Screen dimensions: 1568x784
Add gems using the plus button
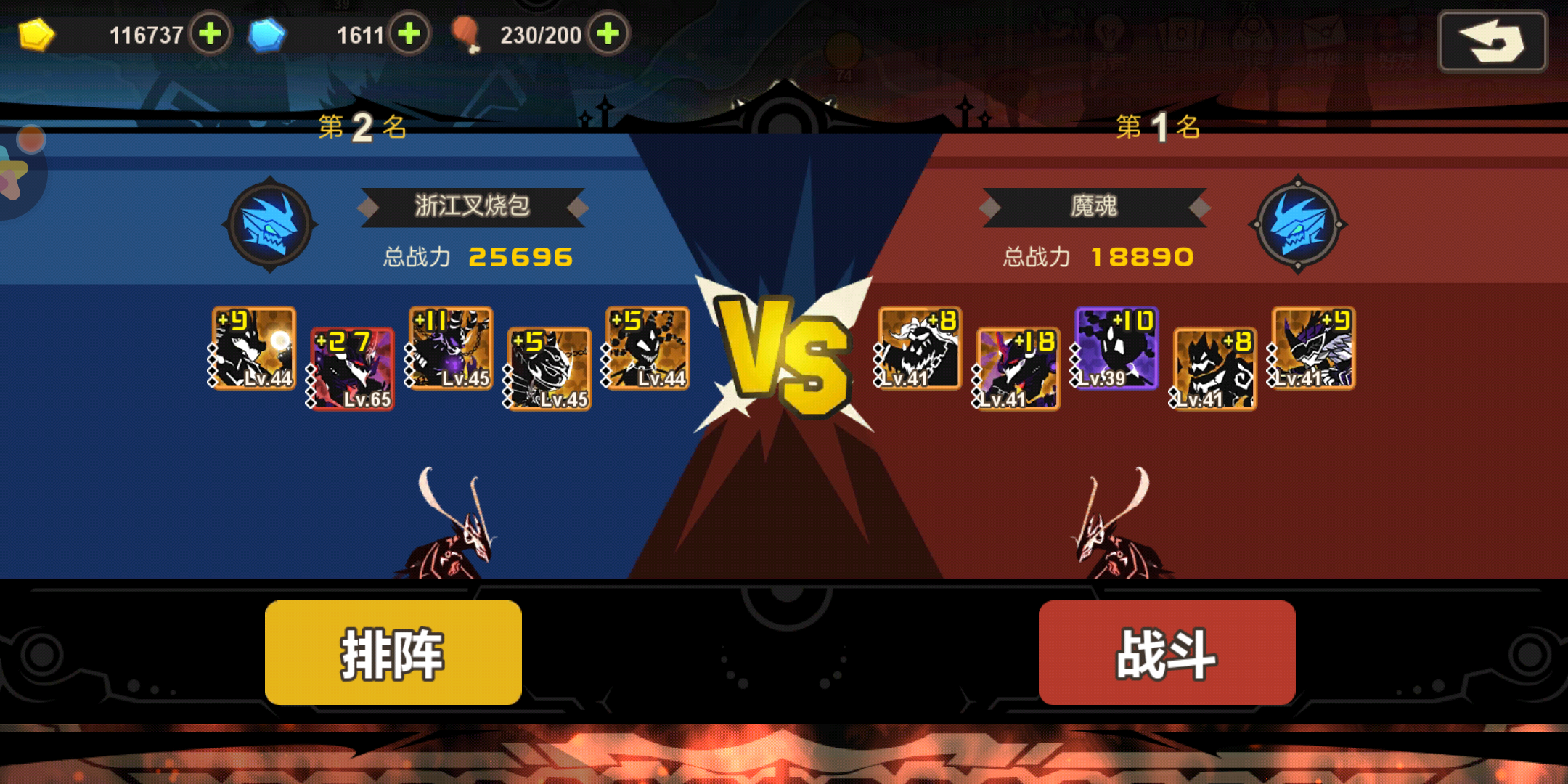(x=409, y=33)
